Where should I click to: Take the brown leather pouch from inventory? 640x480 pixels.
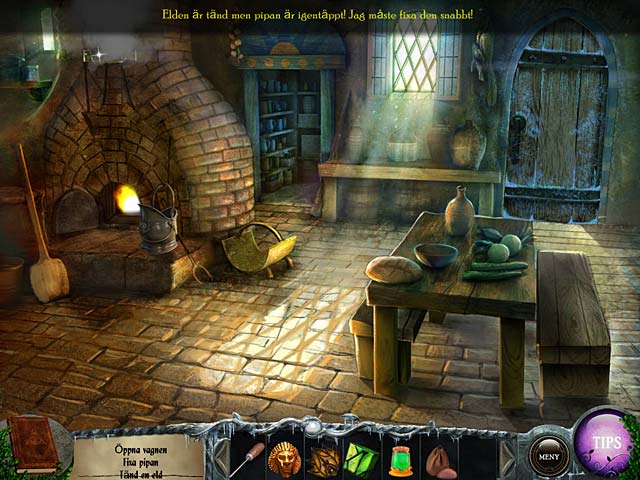click(x=440, y=459)
